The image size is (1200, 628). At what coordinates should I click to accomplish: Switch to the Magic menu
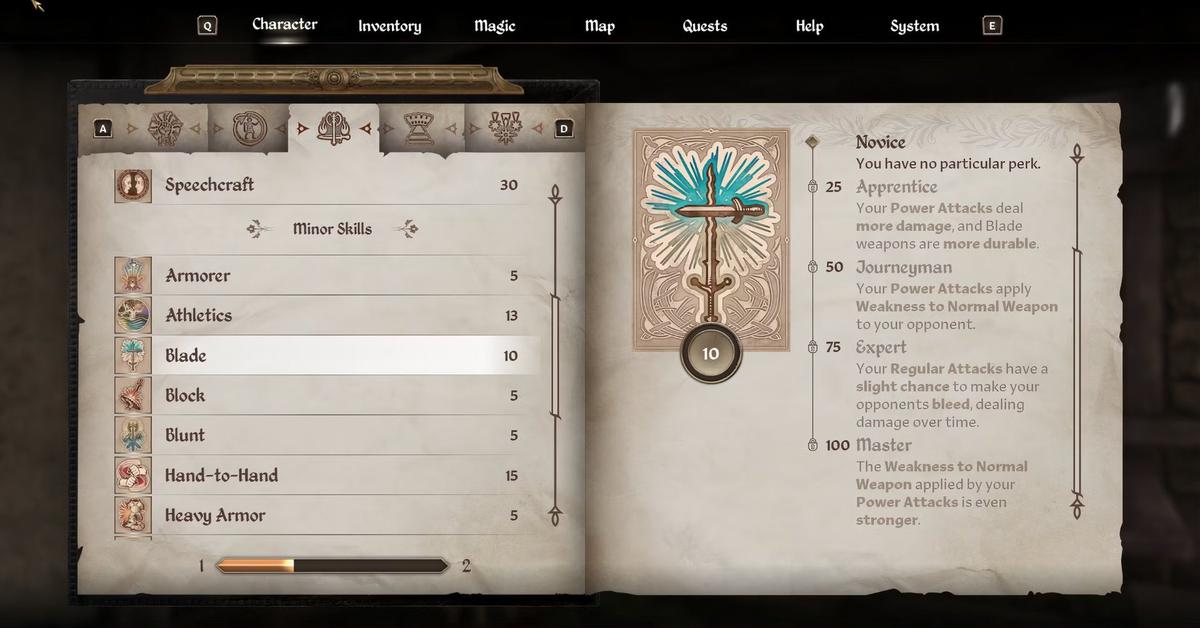tap(494, 26)
